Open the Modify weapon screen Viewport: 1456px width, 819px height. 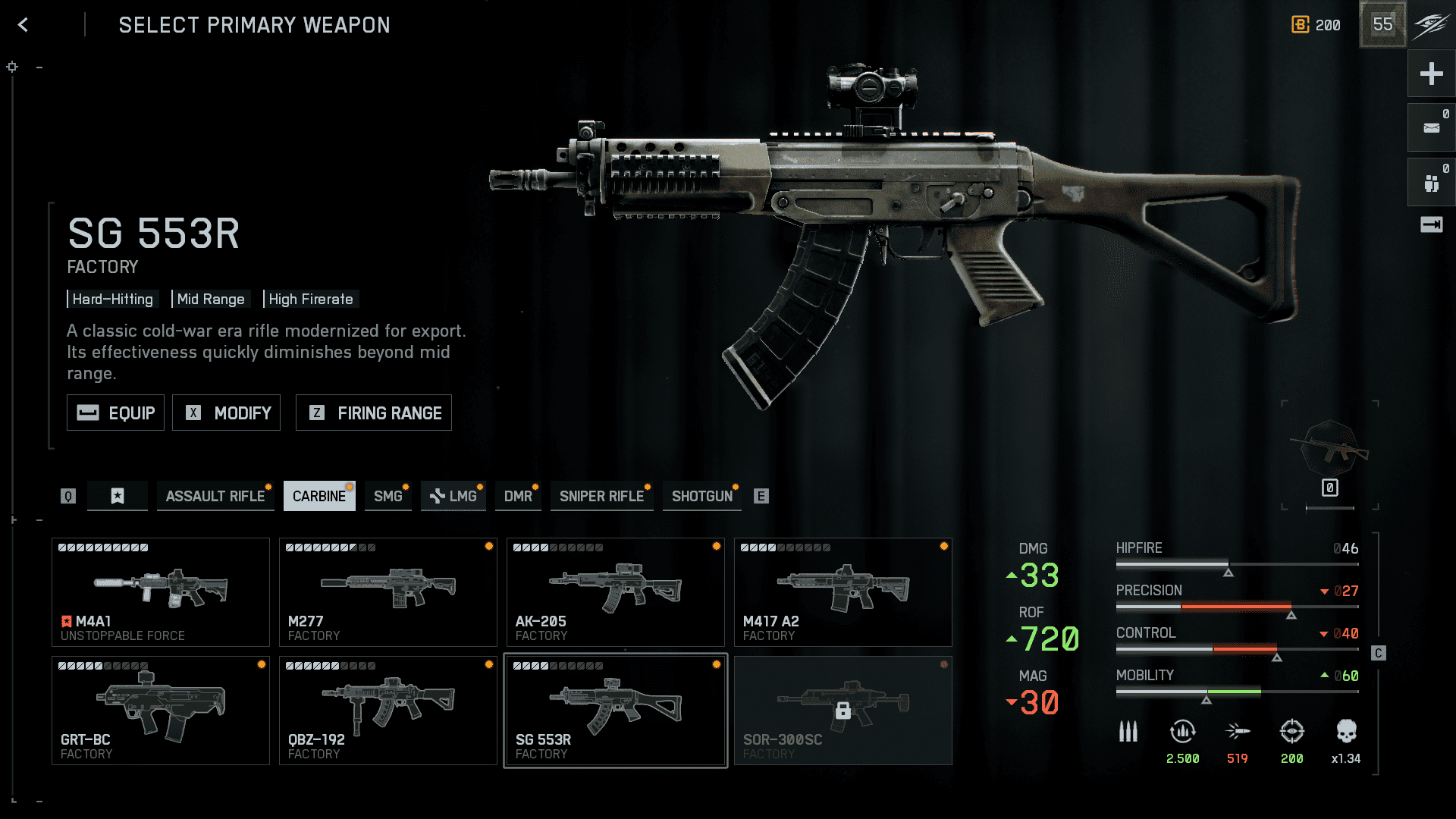point(226,413)
